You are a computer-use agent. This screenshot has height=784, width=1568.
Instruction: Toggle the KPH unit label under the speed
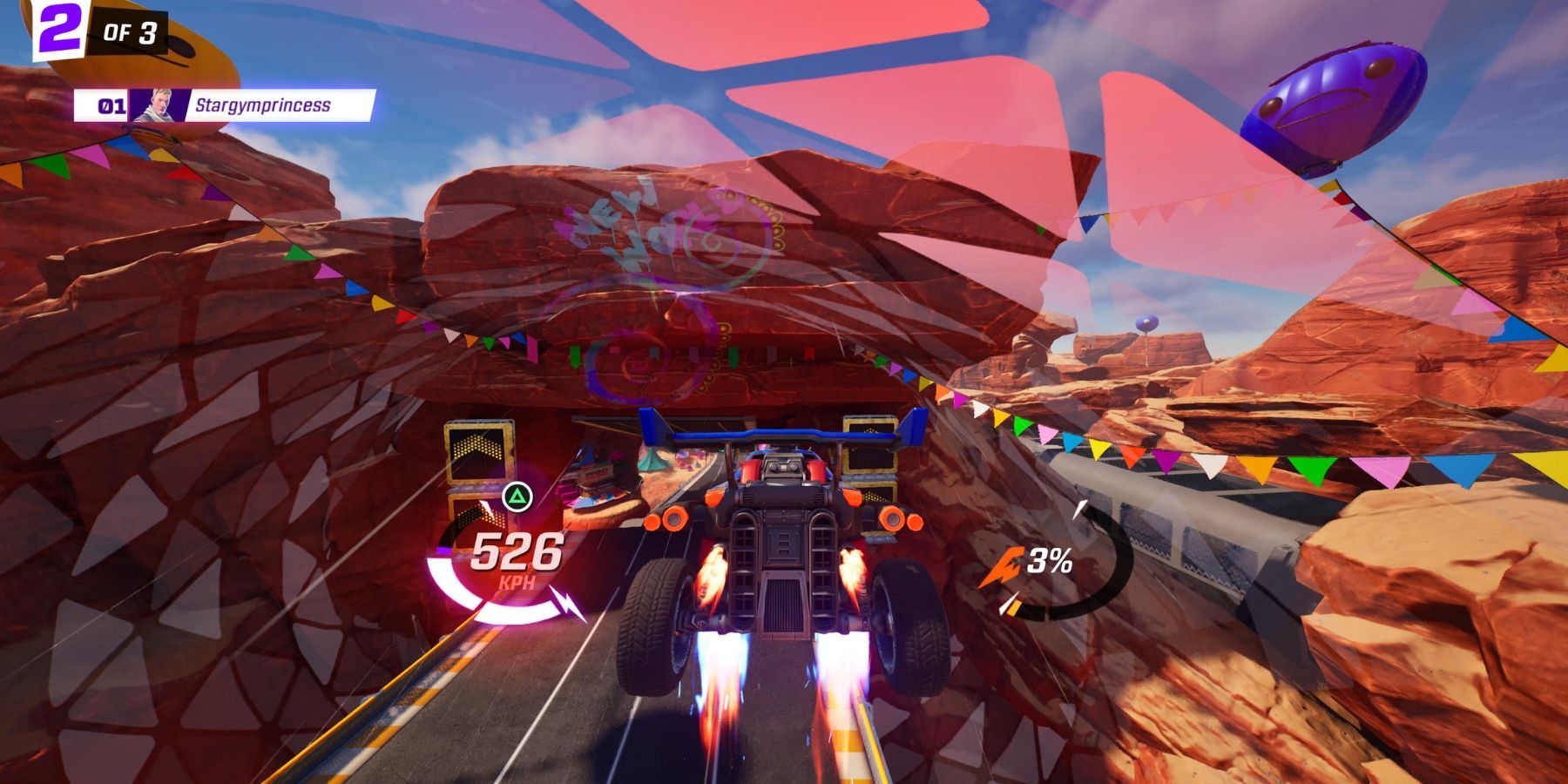click(519, 580)
